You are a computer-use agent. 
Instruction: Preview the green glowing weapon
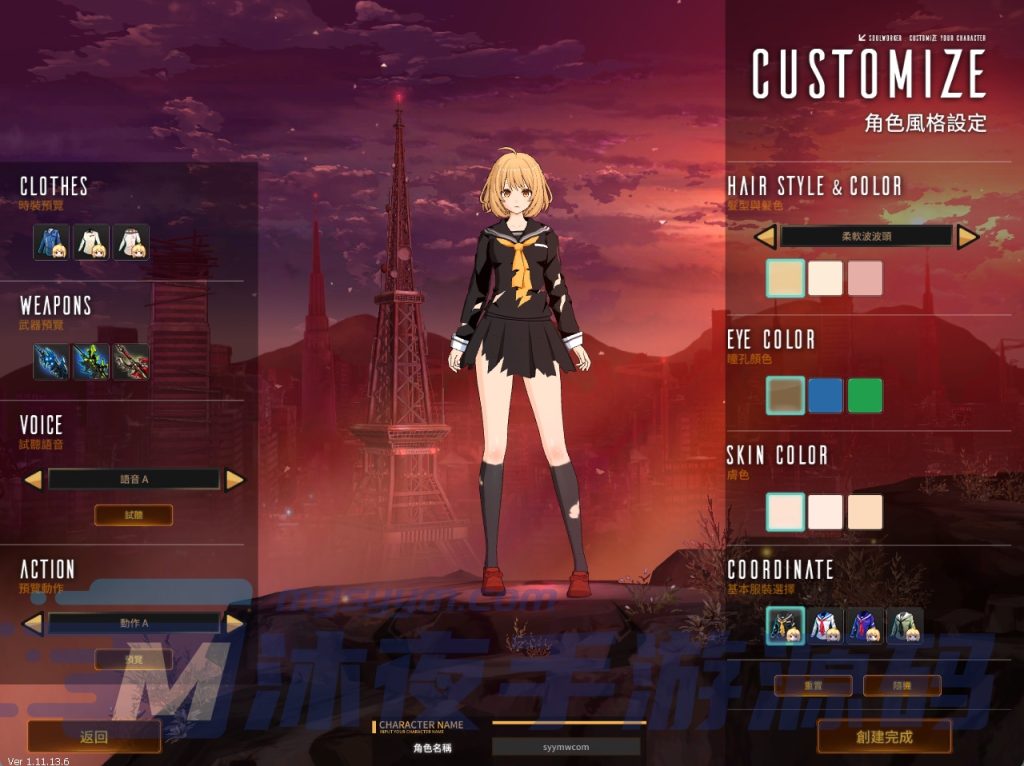(x=92, y=361)
